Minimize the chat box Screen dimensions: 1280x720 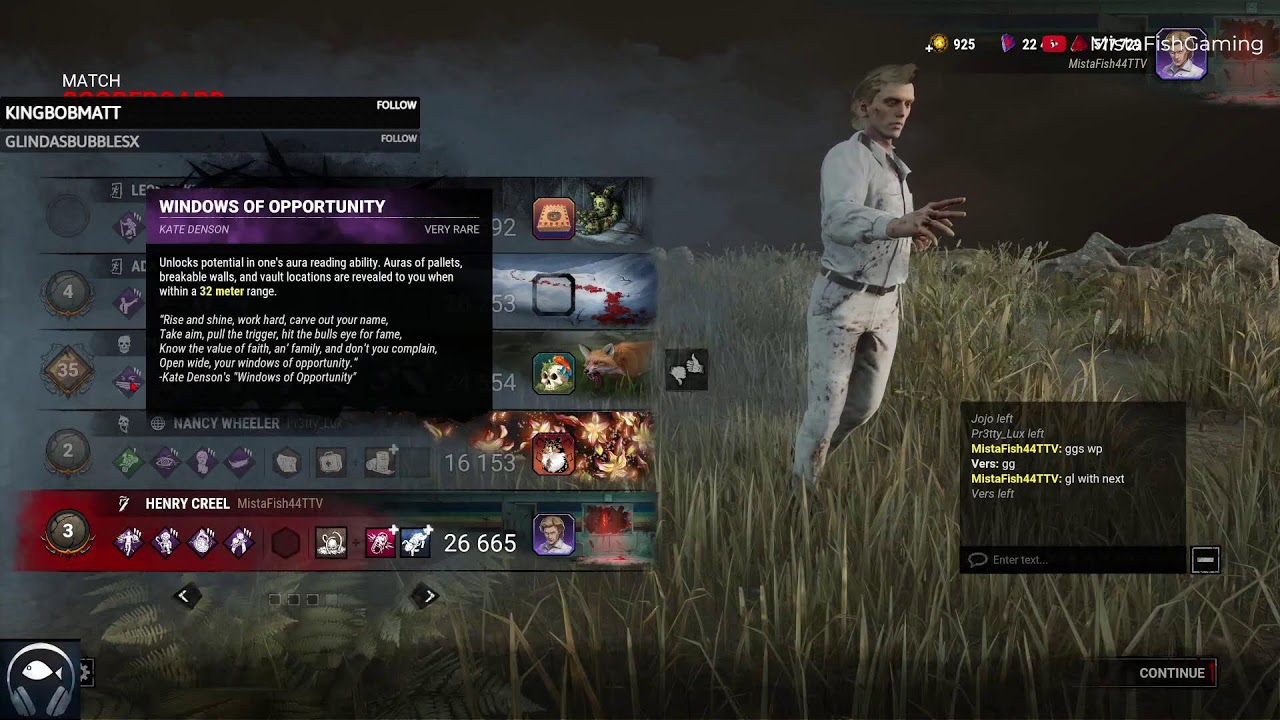click(x=1204, y=560)
